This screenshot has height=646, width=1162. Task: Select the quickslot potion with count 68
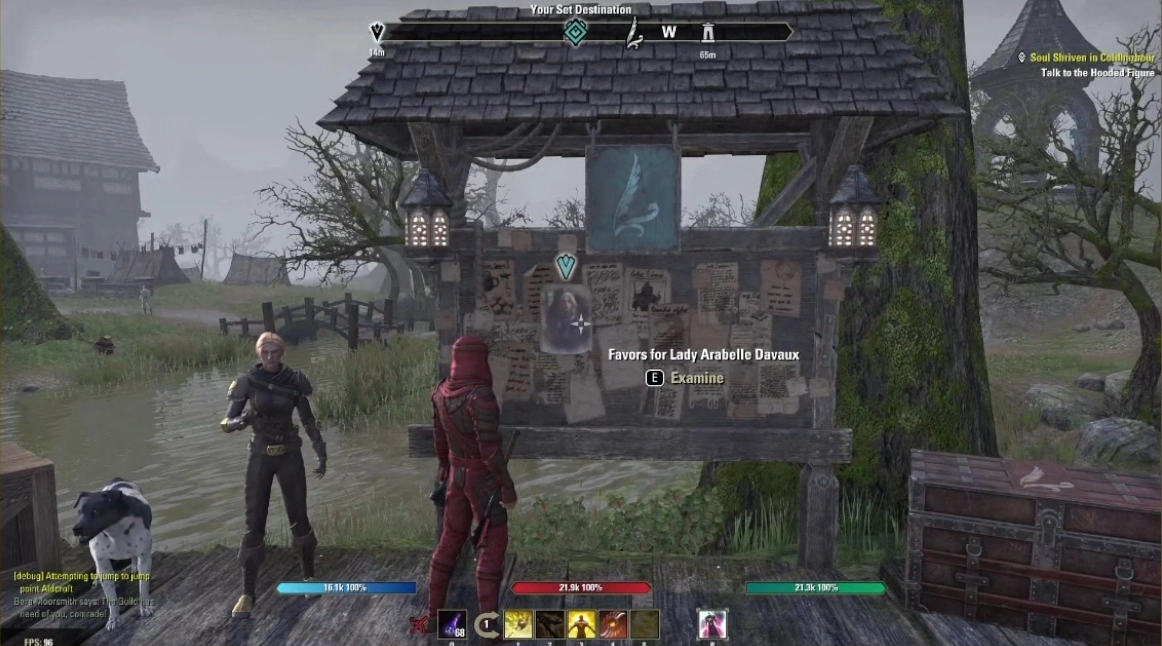pyautogui.click(x=452, y=625)
